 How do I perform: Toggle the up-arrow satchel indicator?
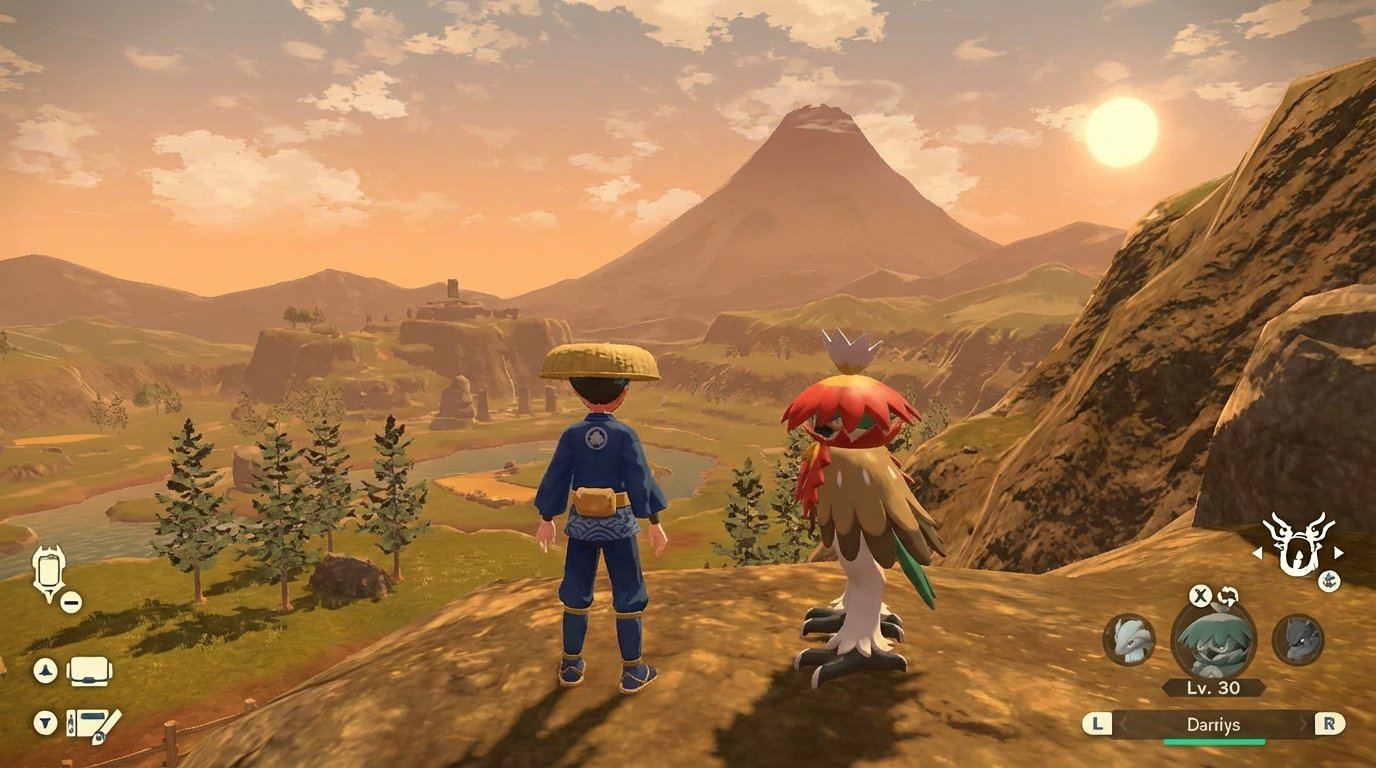pos(45,670)
